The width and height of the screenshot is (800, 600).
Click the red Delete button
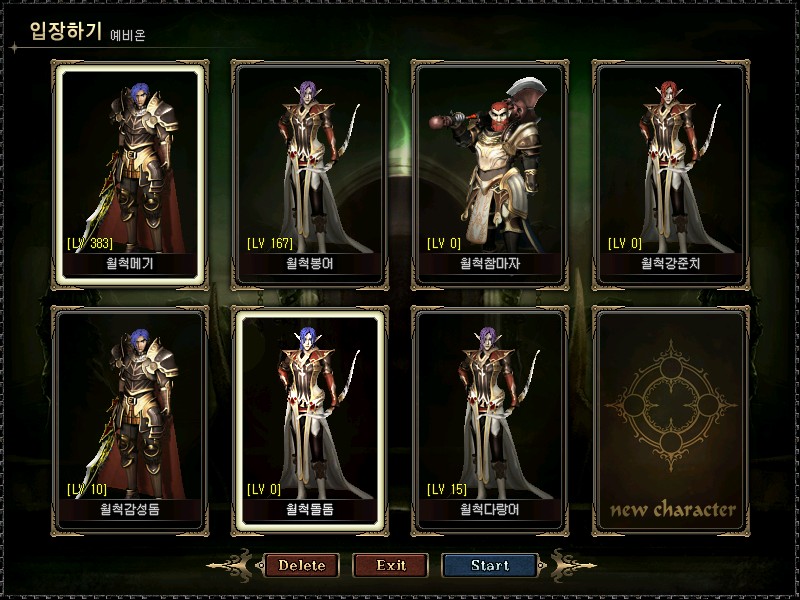[x=301, y=565]
